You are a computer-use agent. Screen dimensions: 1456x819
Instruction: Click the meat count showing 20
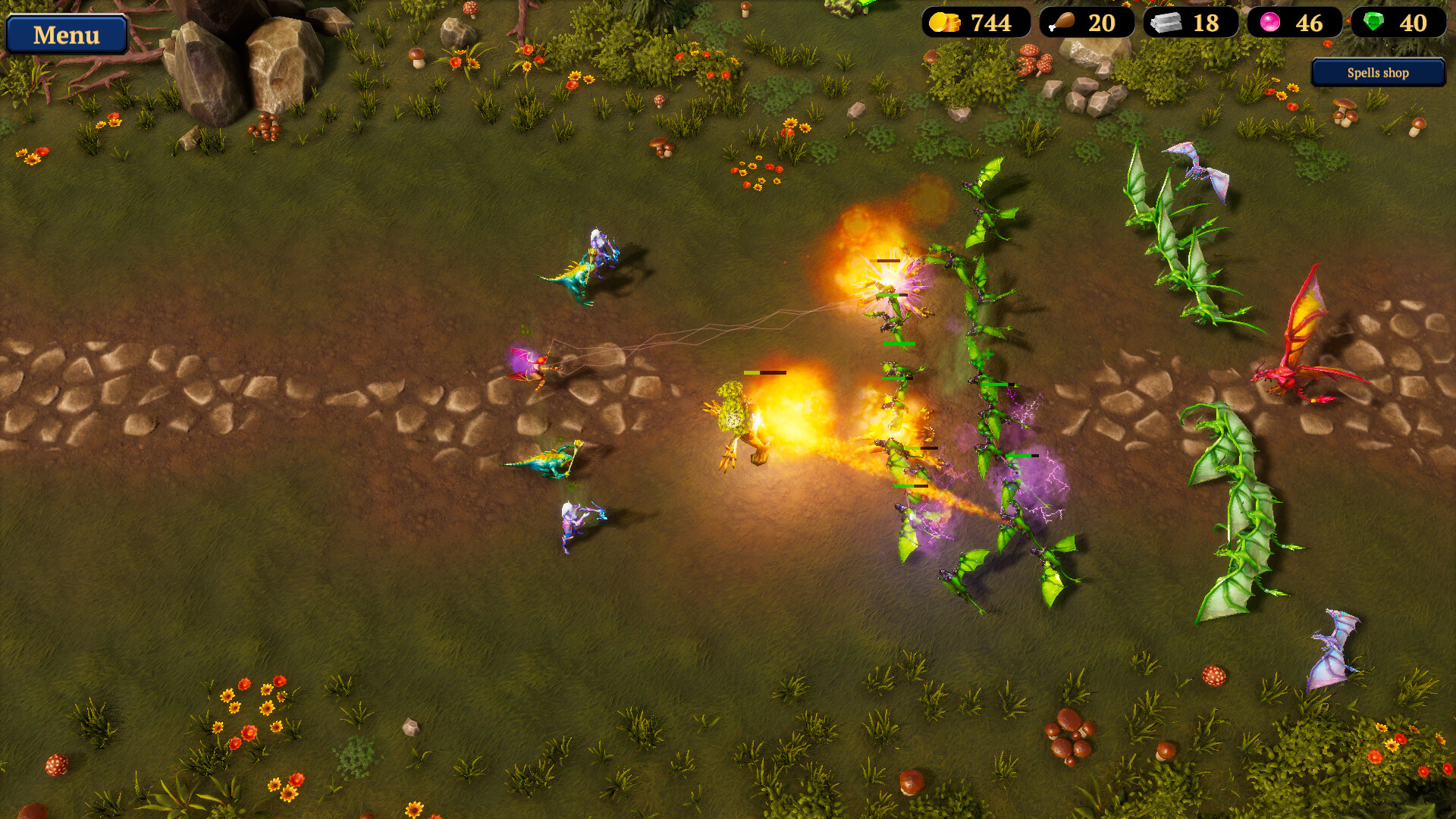click(1103, 24)
